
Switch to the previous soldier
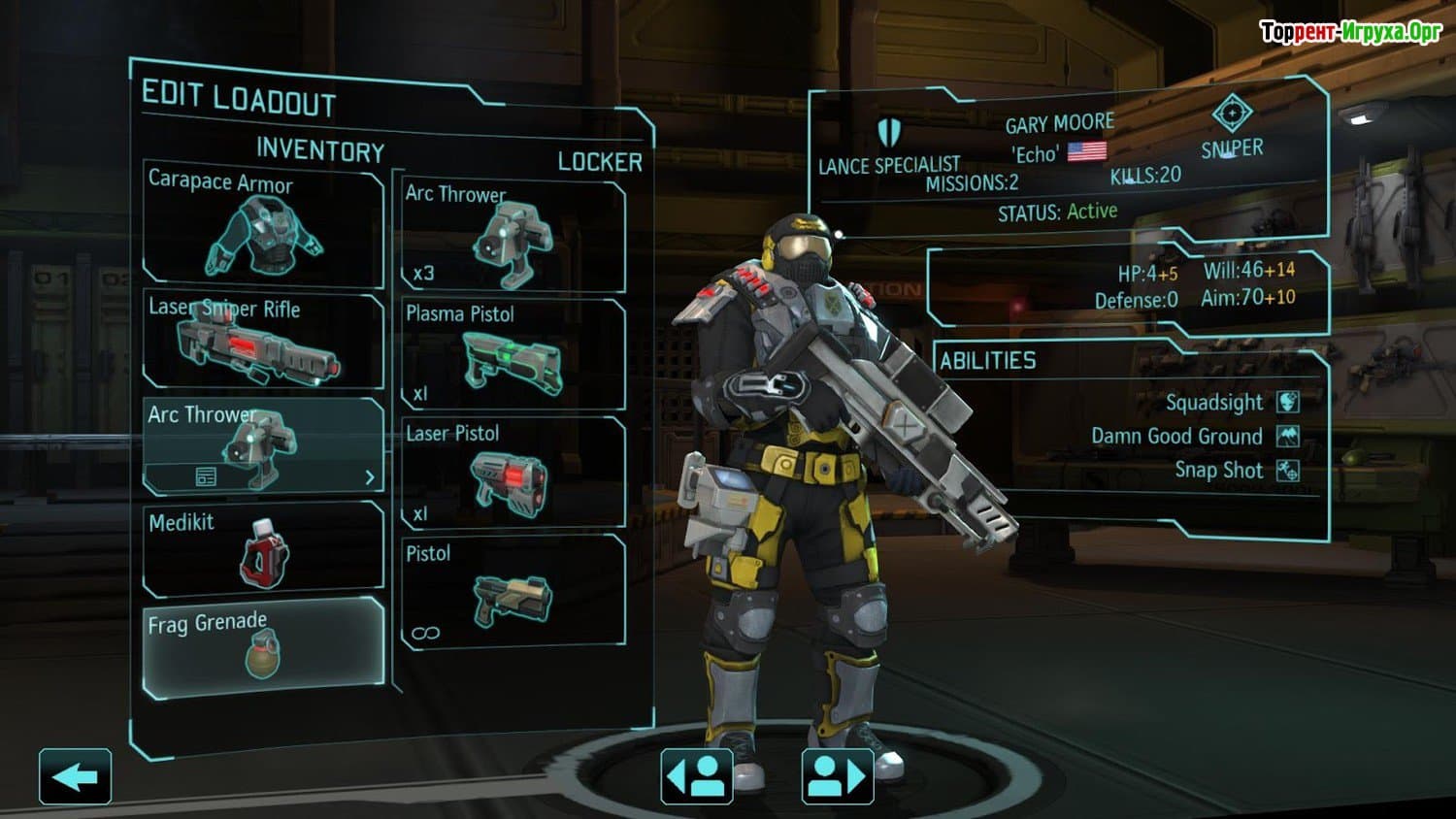pyautogui.click(x=696, y=776)
